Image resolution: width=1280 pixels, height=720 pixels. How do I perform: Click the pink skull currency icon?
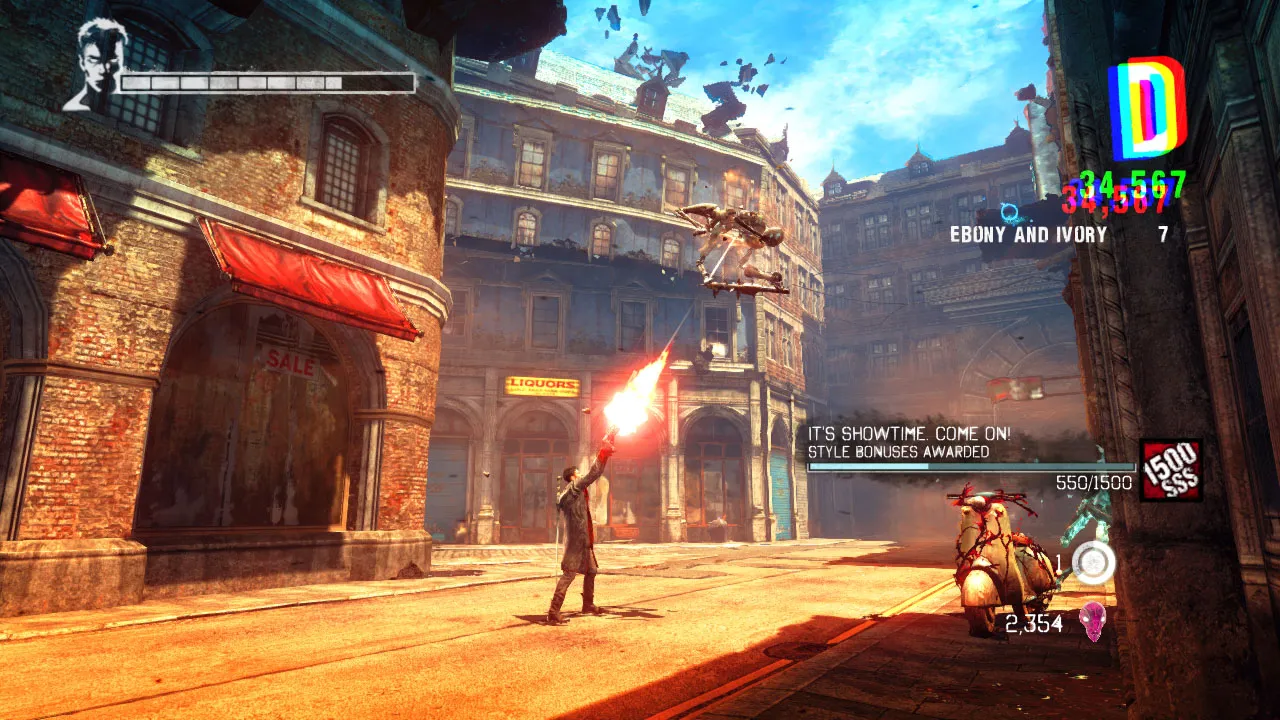pyautogui.click(x=1093, y=622)
